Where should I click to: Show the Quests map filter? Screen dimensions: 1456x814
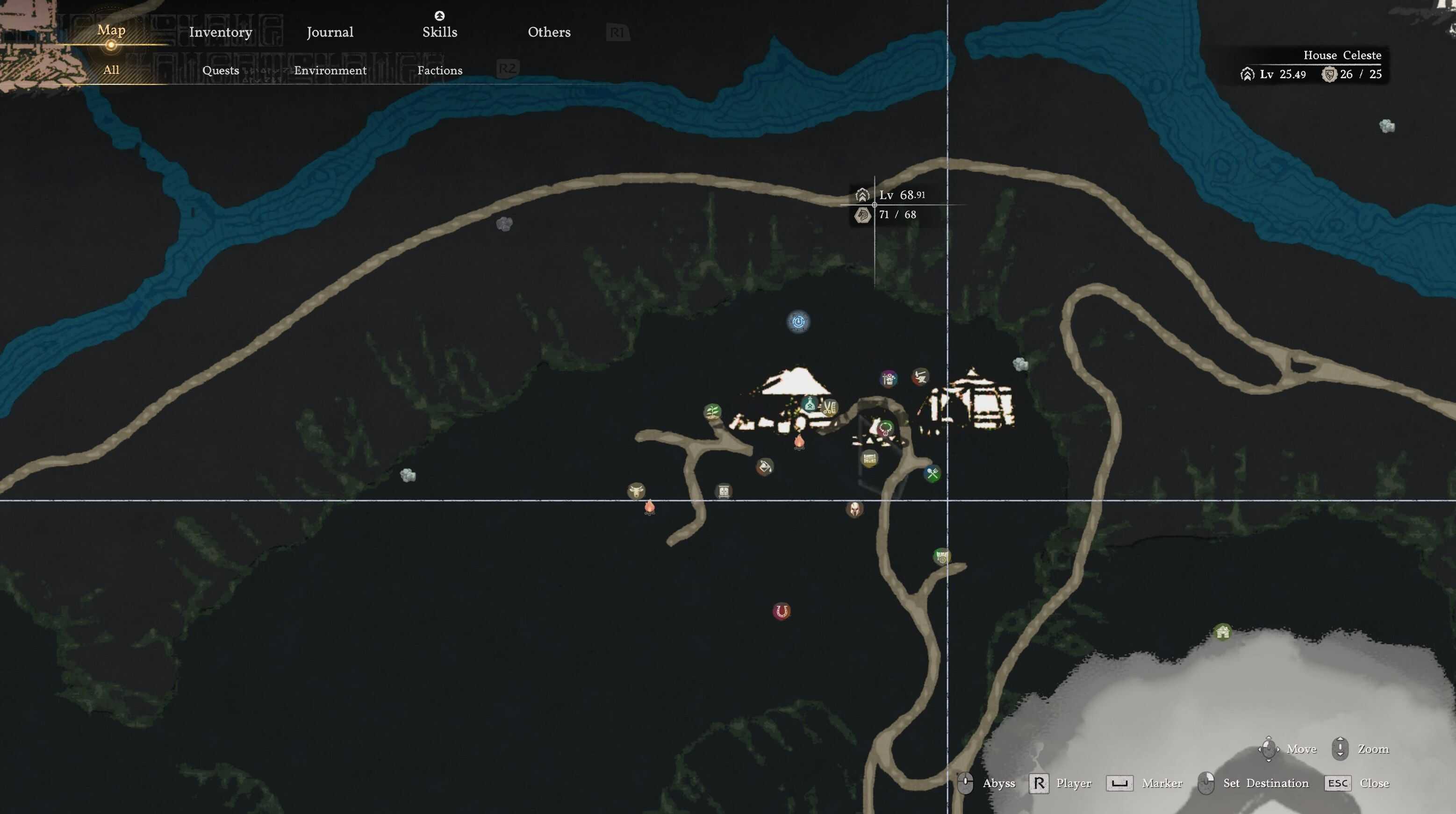click(x=221, y=71)
